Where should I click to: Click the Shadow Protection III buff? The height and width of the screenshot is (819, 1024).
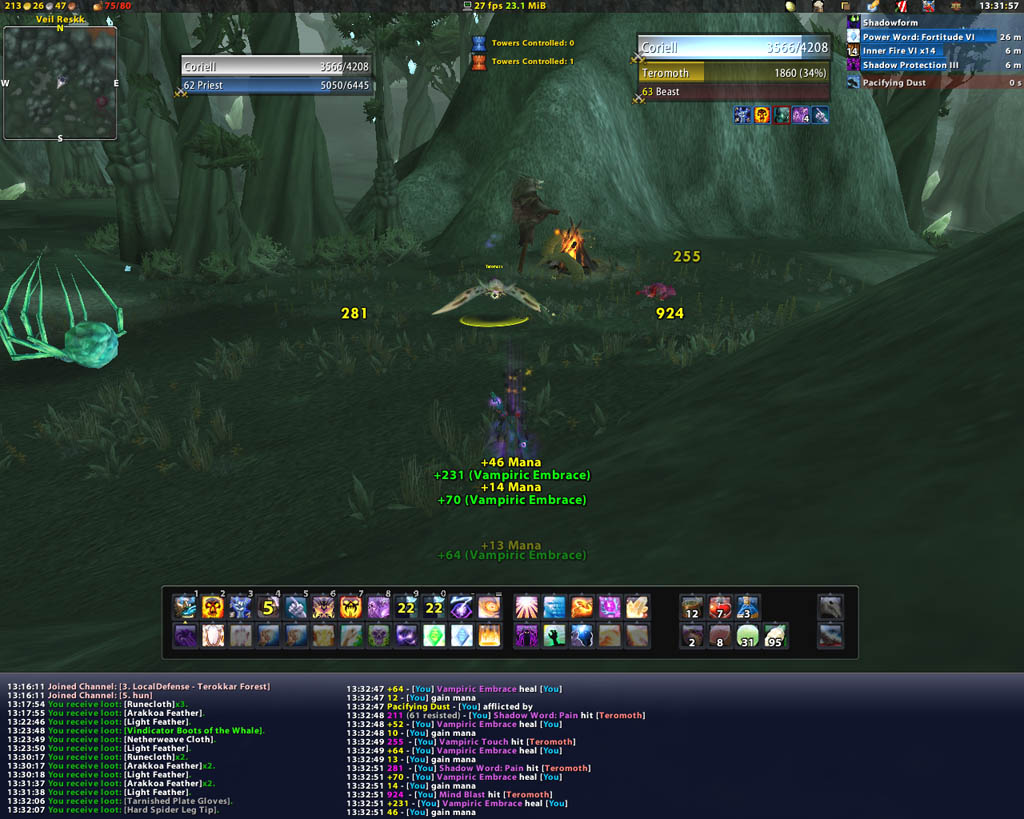click(x=930, y=66)
